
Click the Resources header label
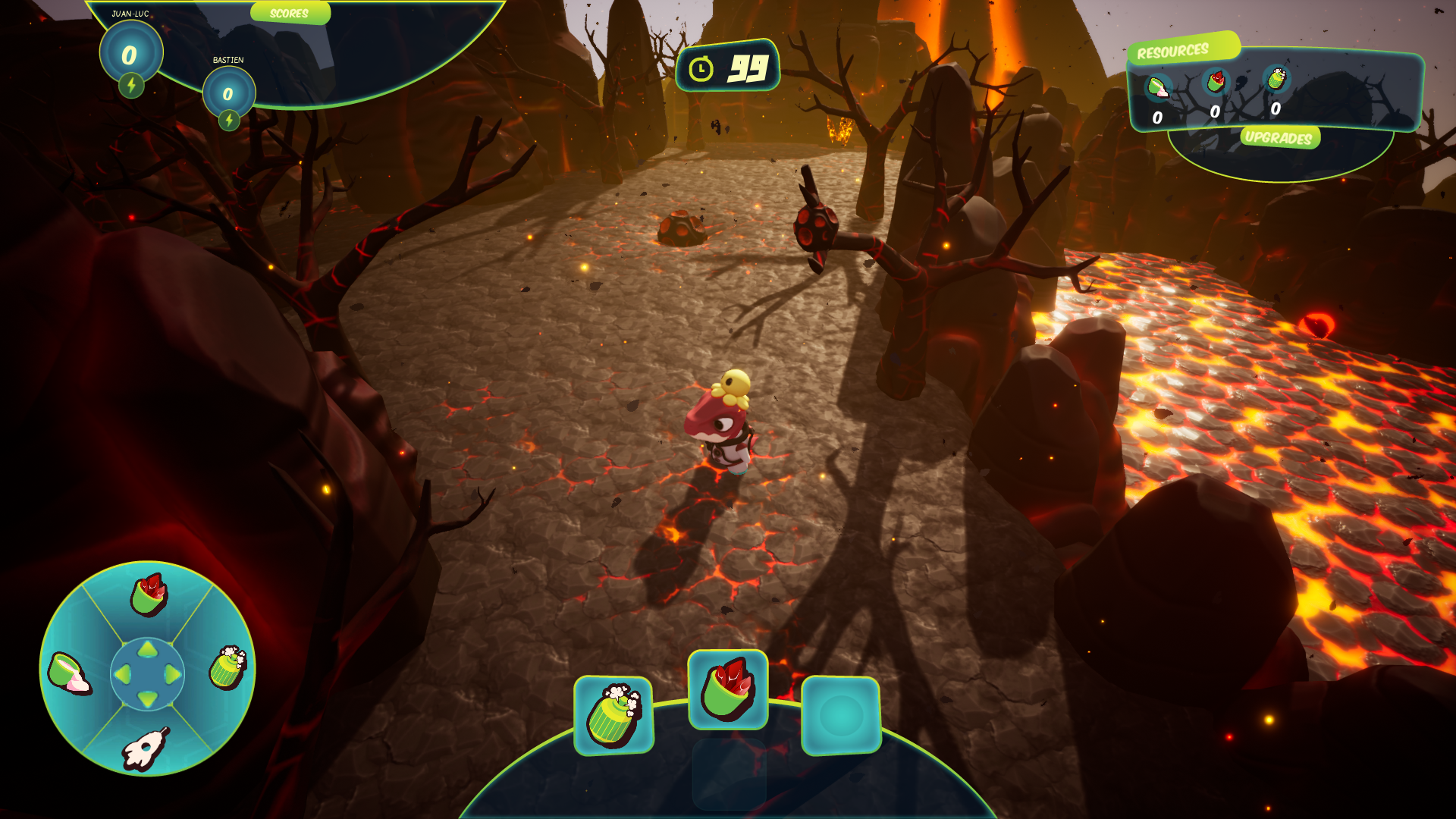1173,52
